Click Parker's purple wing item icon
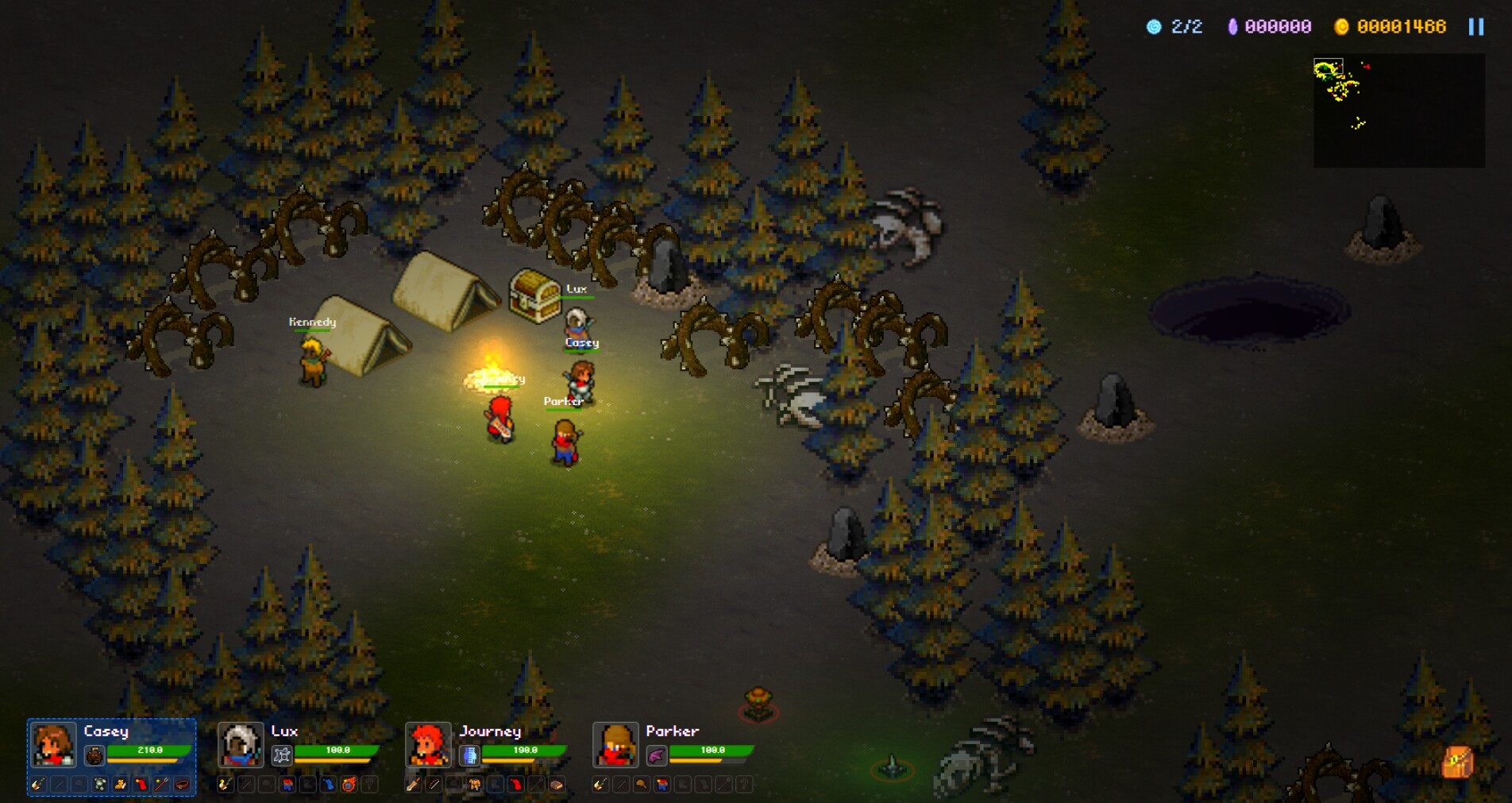 click(657, 755)
